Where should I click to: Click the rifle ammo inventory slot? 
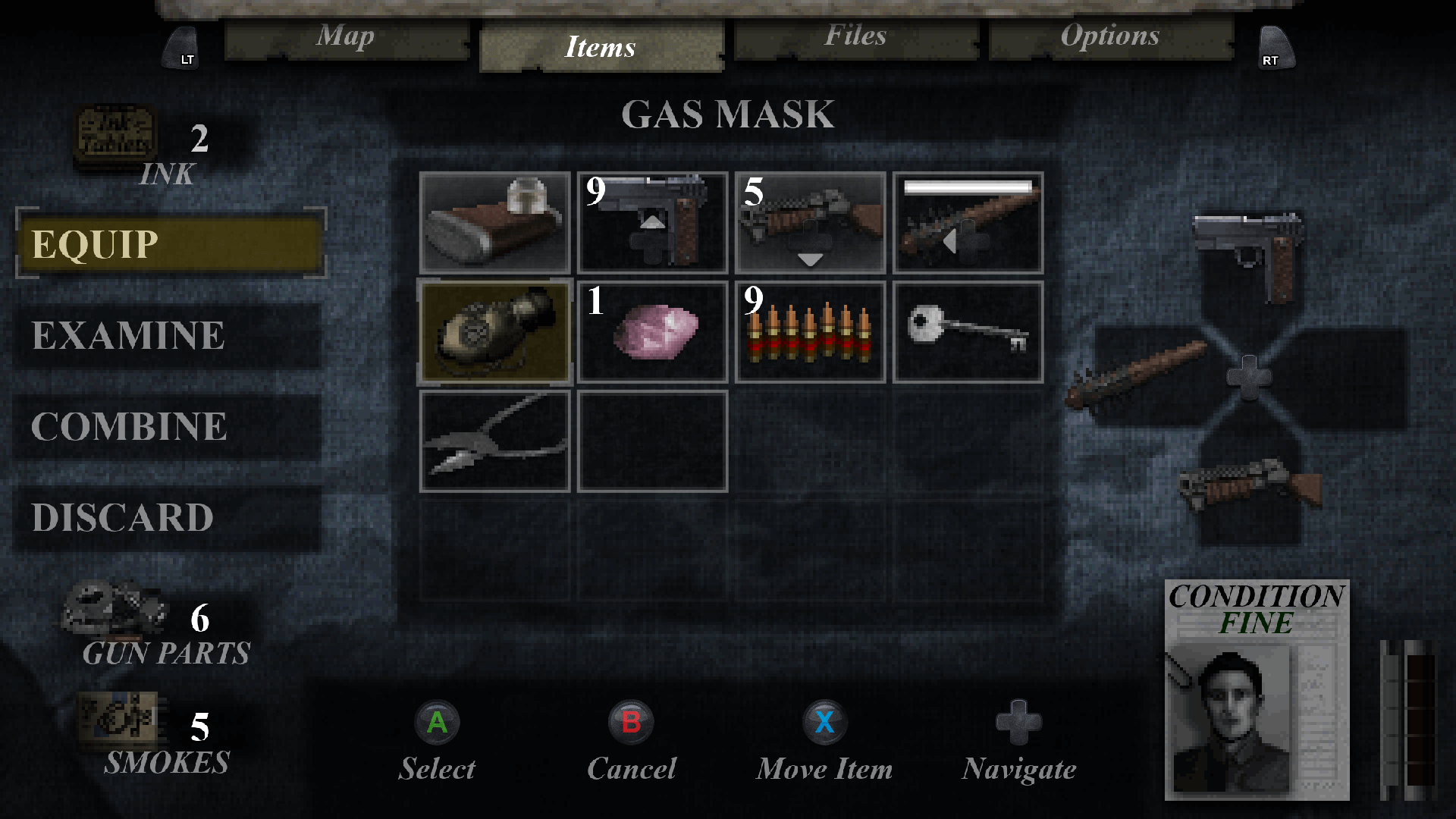[810, 331]
